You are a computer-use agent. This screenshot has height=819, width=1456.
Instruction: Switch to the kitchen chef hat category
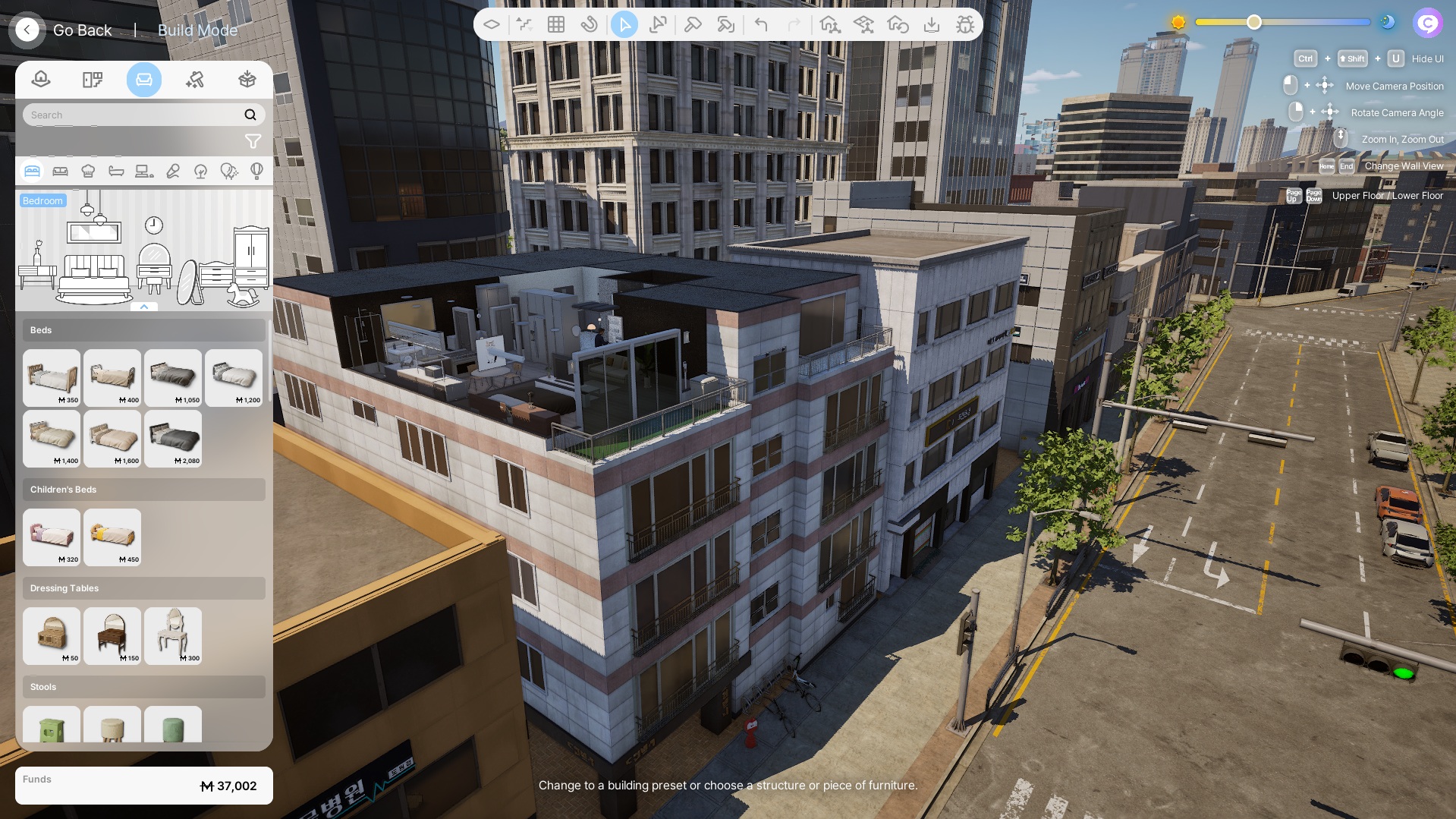[x=88, y=172]
